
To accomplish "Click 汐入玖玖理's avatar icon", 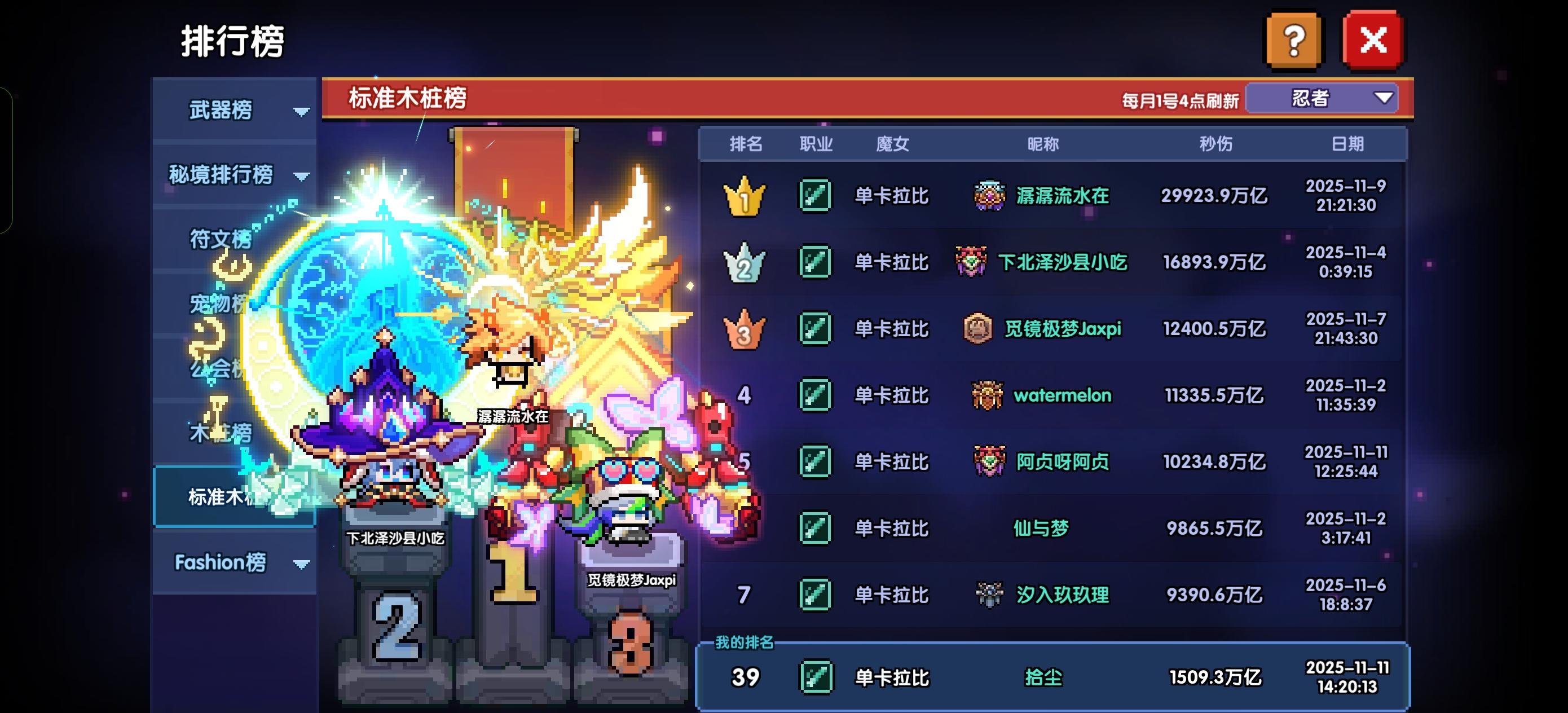I will 989,596.
